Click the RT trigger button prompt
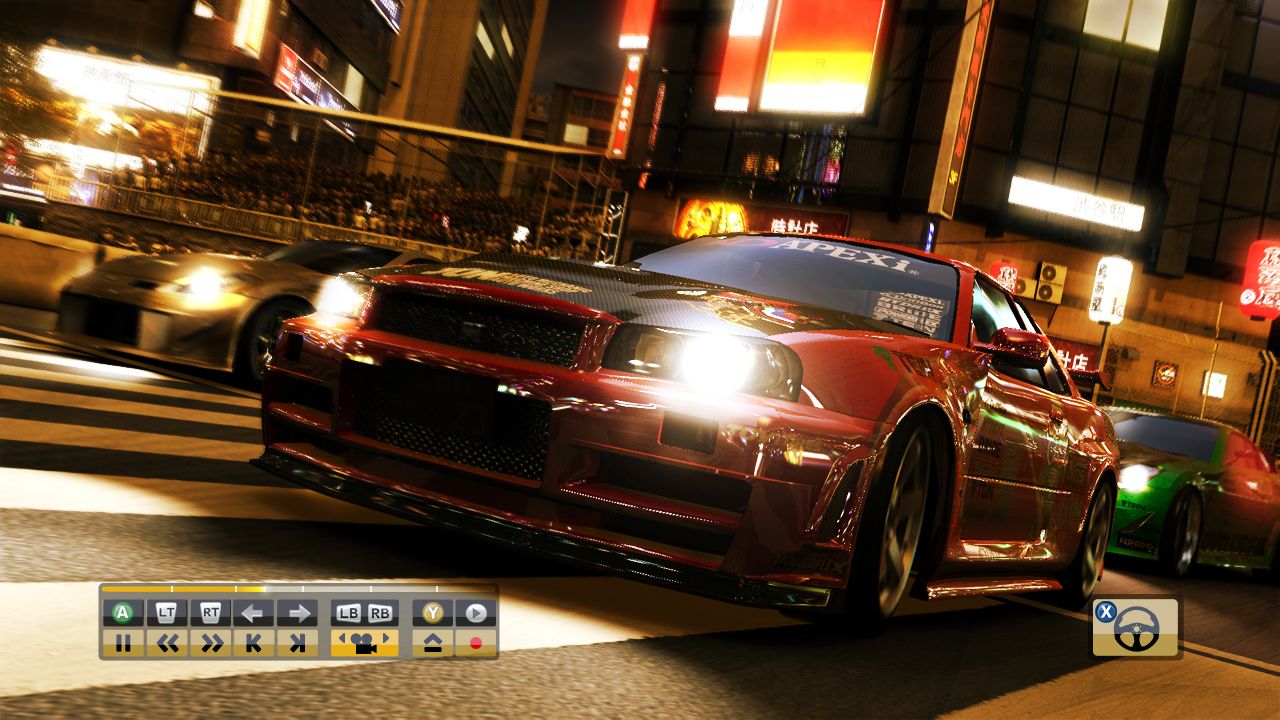Viewport: 1280px width, 720px height. coord(211,613)
